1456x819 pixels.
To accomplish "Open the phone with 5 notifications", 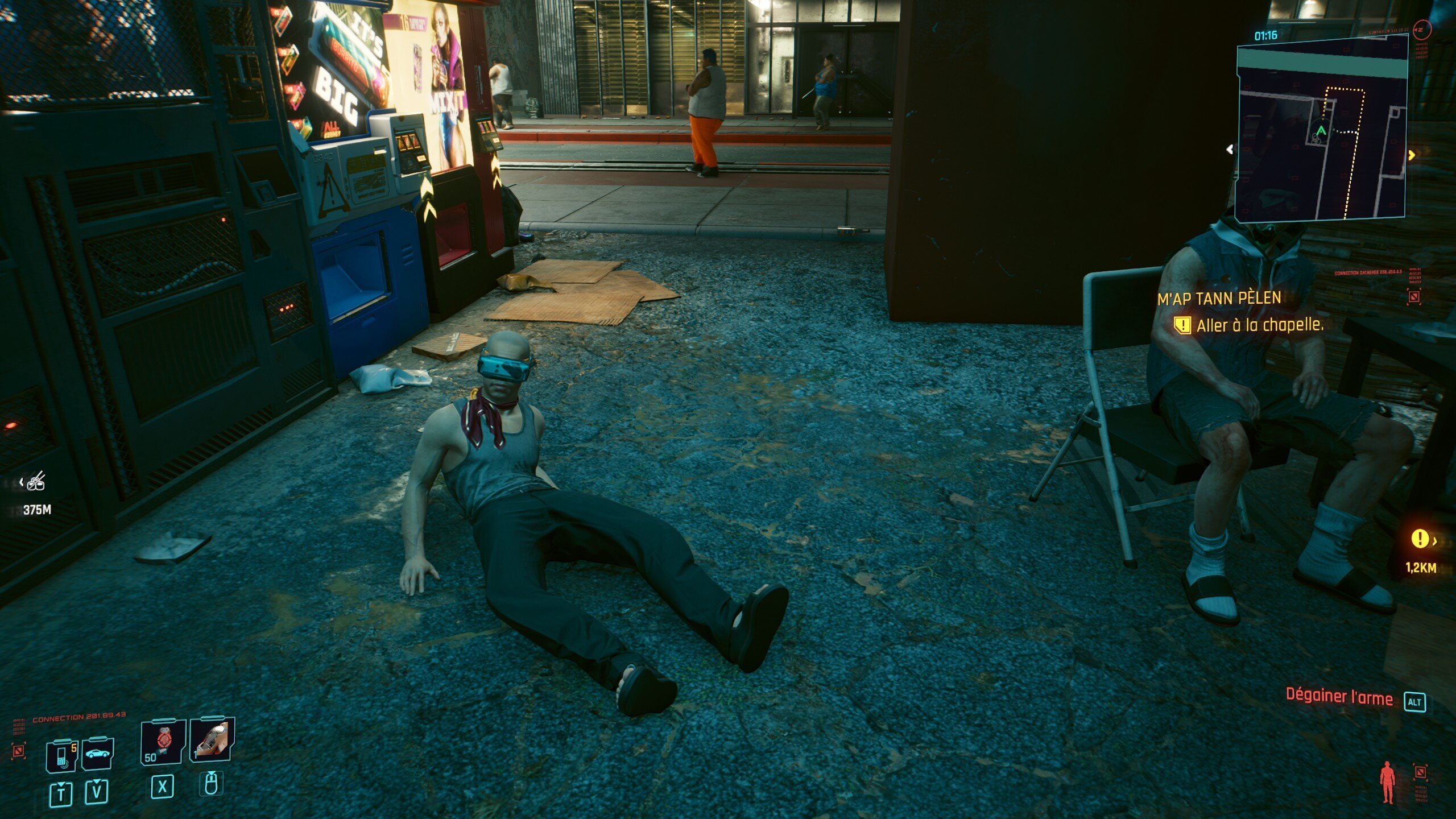I will (61, 755).
